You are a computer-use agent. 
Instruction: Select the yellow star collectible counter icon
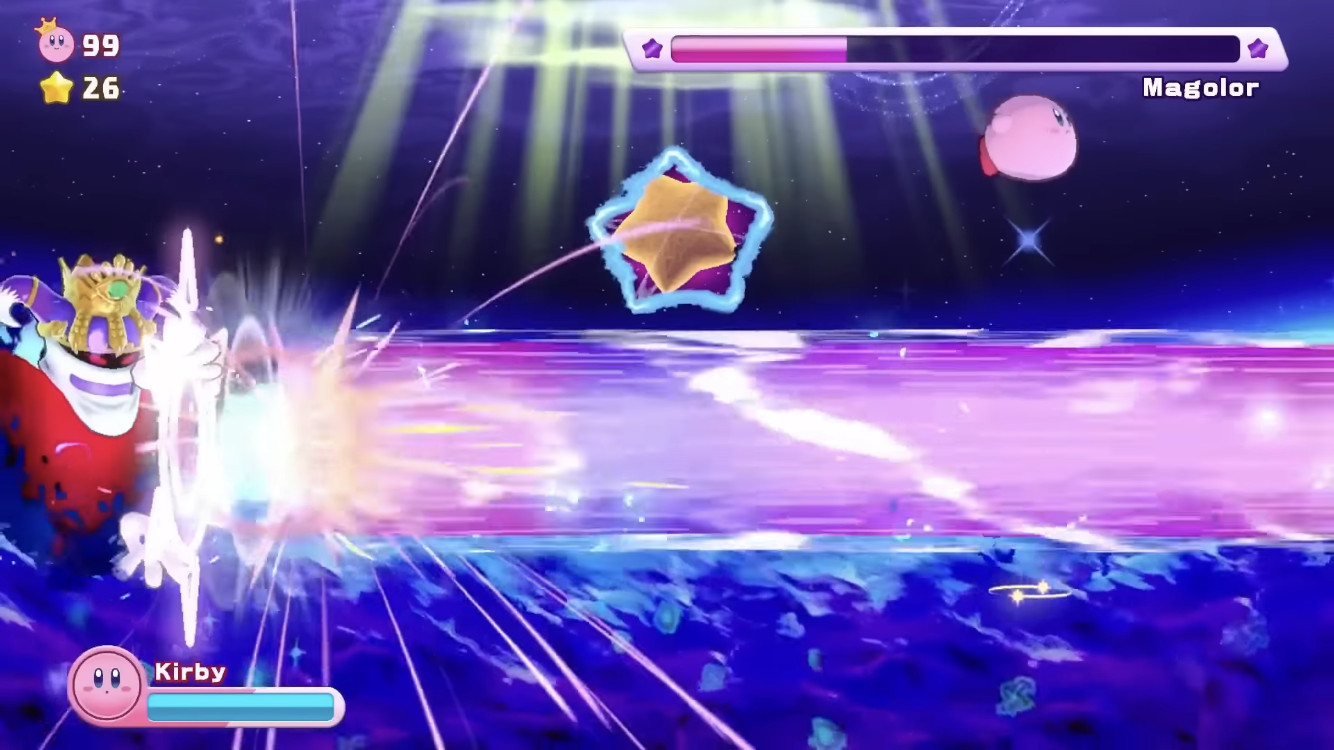coord(56,89)
